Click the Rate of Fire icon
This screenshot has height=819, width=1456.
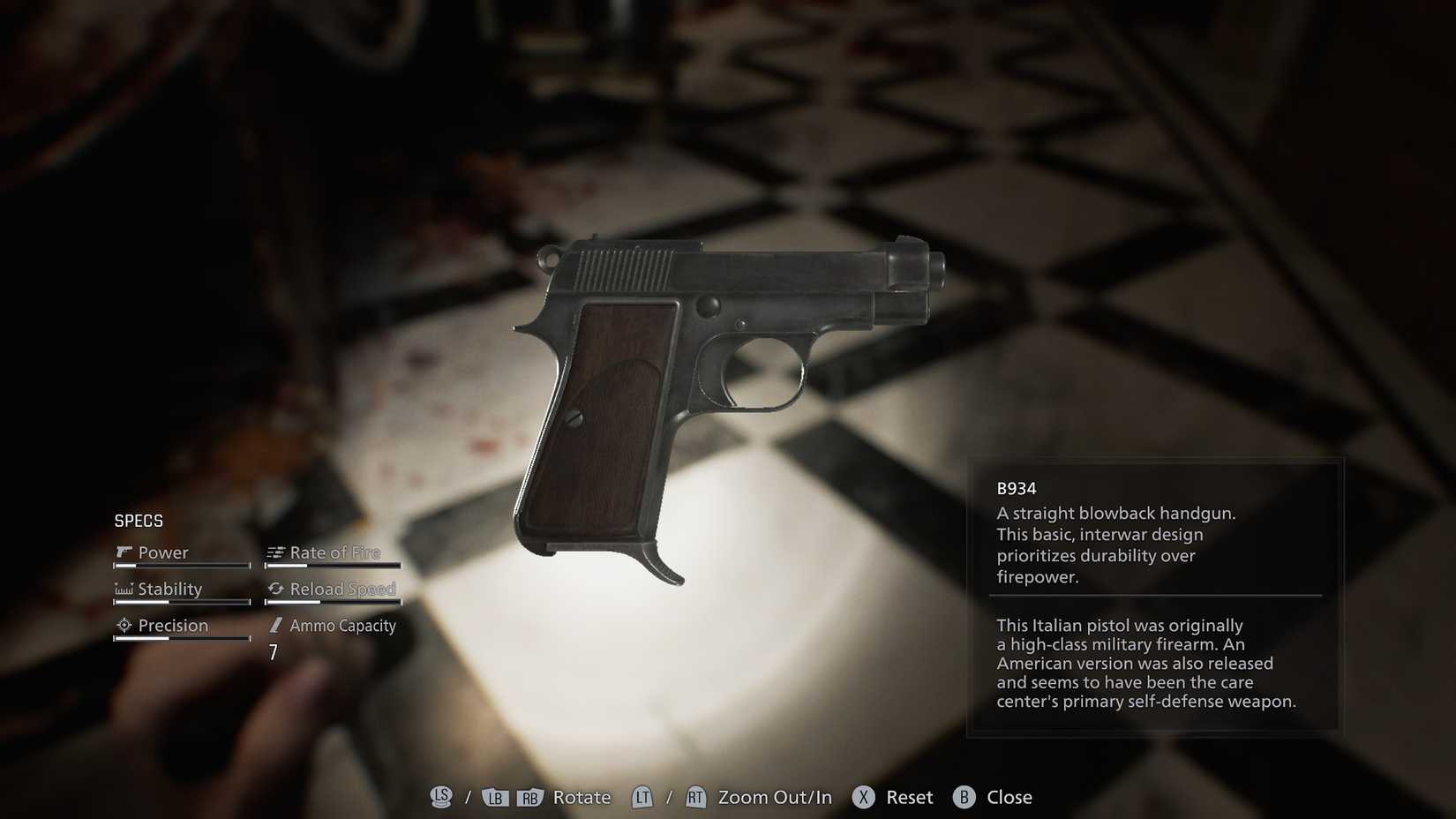point(276,552)
